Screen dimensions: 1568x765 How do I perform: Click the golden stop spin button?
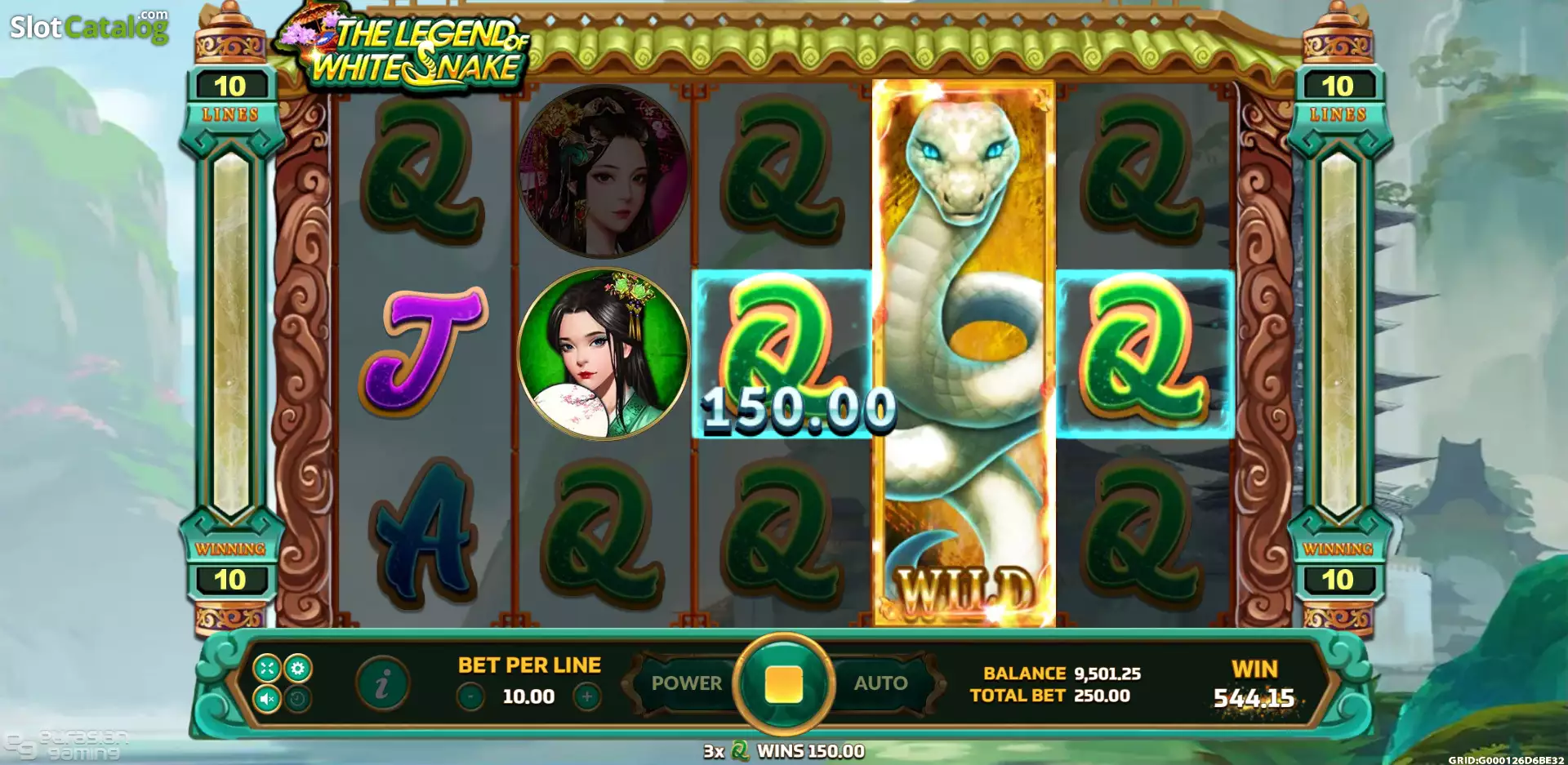(x=784, y=684)
